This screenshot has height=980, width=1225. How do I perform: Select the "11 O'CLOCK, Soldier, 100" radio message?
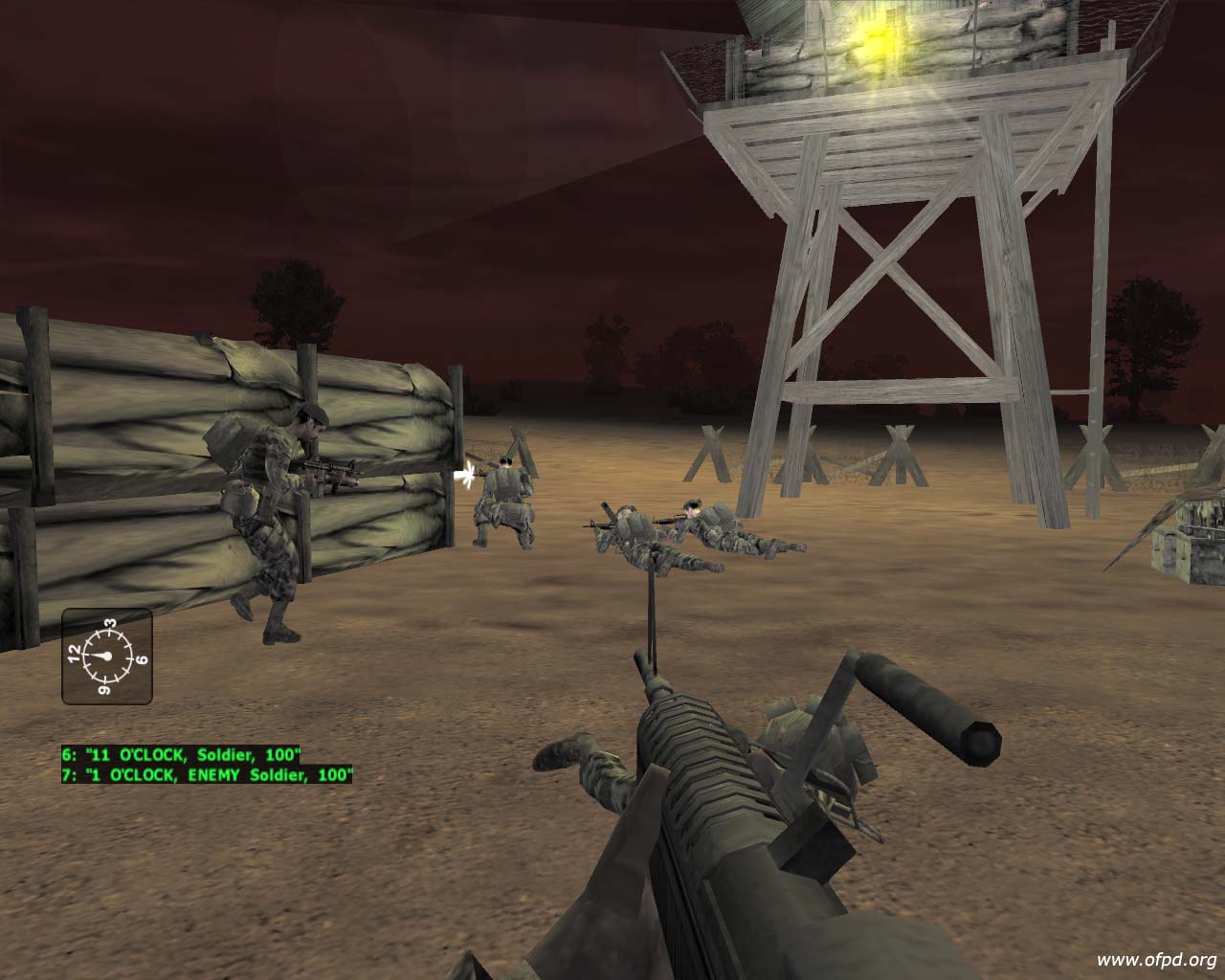(182, 754)
